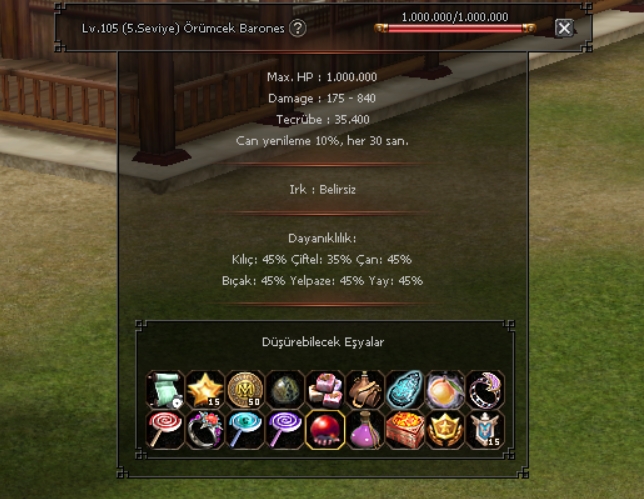Select the gold star item with 15
This screenshot has width=644, height=499.
[204, 389]
